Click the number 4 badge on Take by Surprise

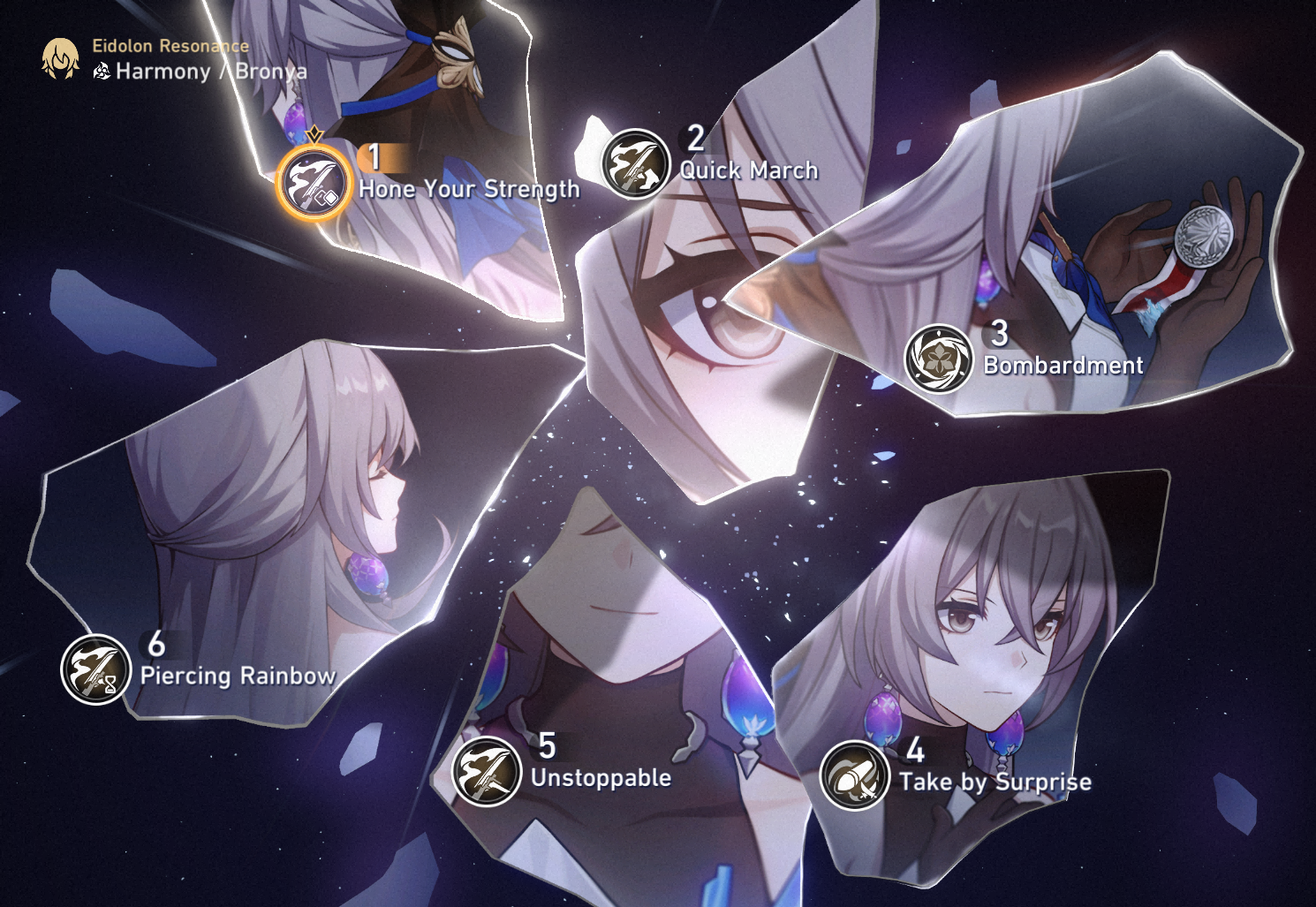tap(918, 751)
